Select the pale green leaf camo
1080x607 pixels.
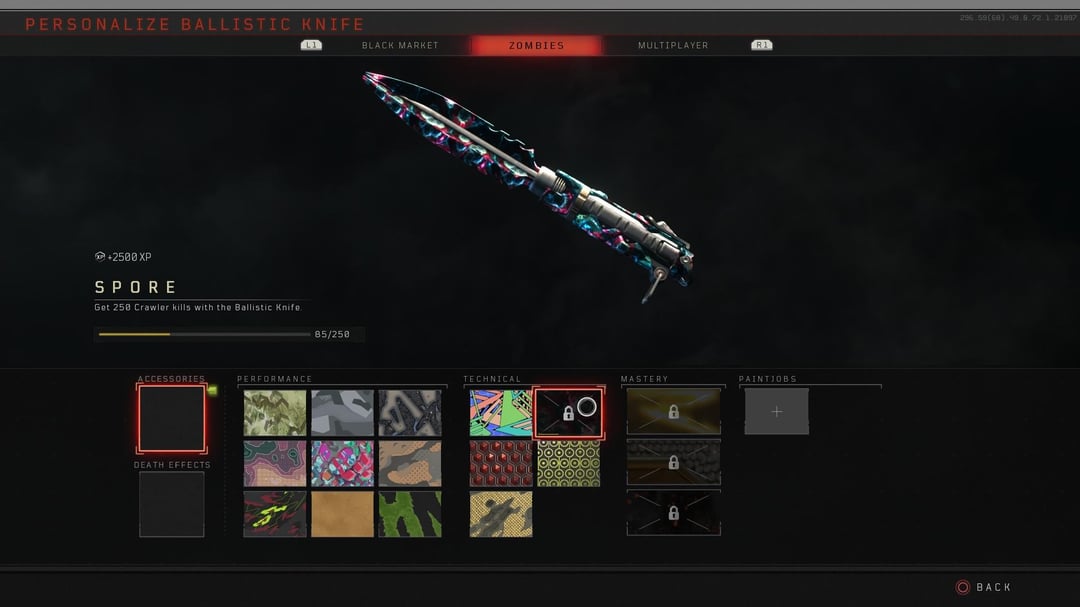click(x=275, y=413)
